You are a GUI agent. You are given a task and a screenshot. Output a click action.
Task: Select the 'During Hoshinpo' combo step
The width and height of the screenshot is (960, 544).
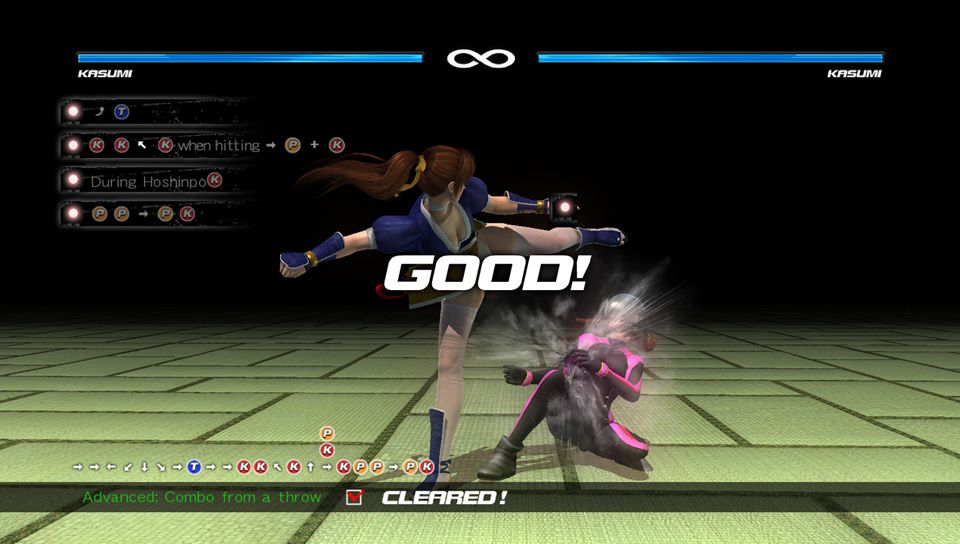pyautogui.click(x=150, y=181)
